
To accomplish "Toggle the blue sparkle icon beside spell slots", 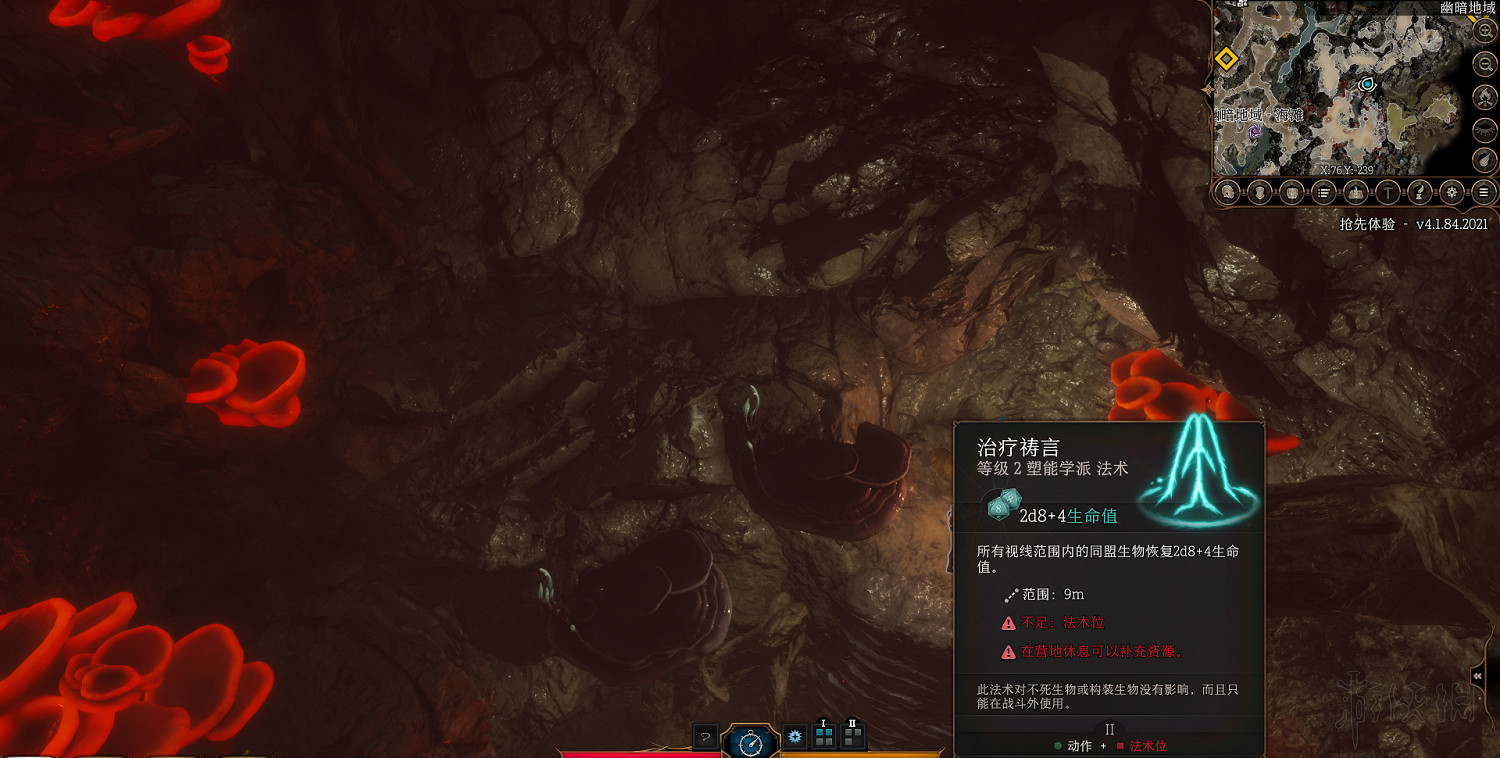I will (794, 737).
